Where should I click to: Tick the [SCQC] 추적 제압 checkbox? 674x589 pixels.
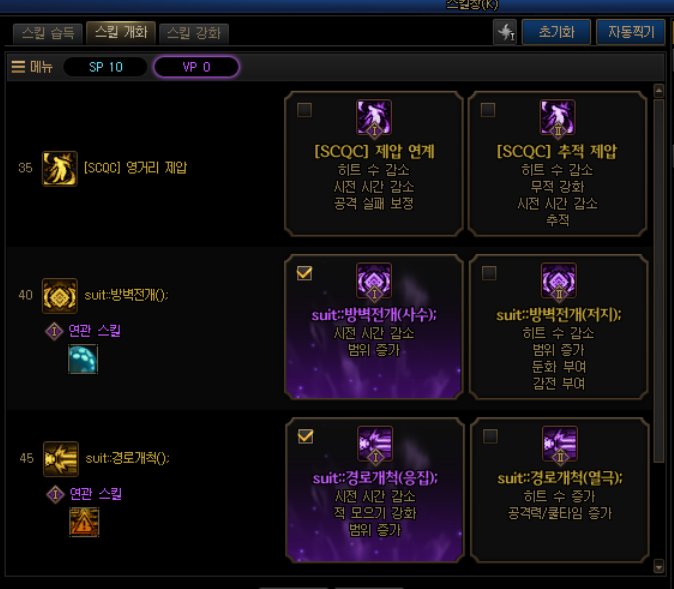pos(489,110)
